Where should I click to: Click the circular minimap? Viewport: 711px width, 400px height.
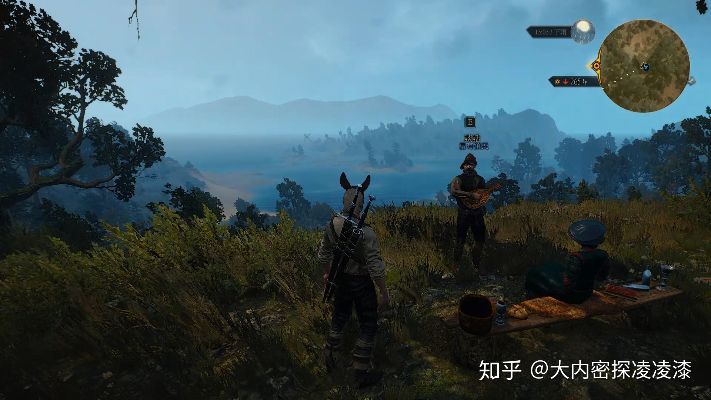645,65
